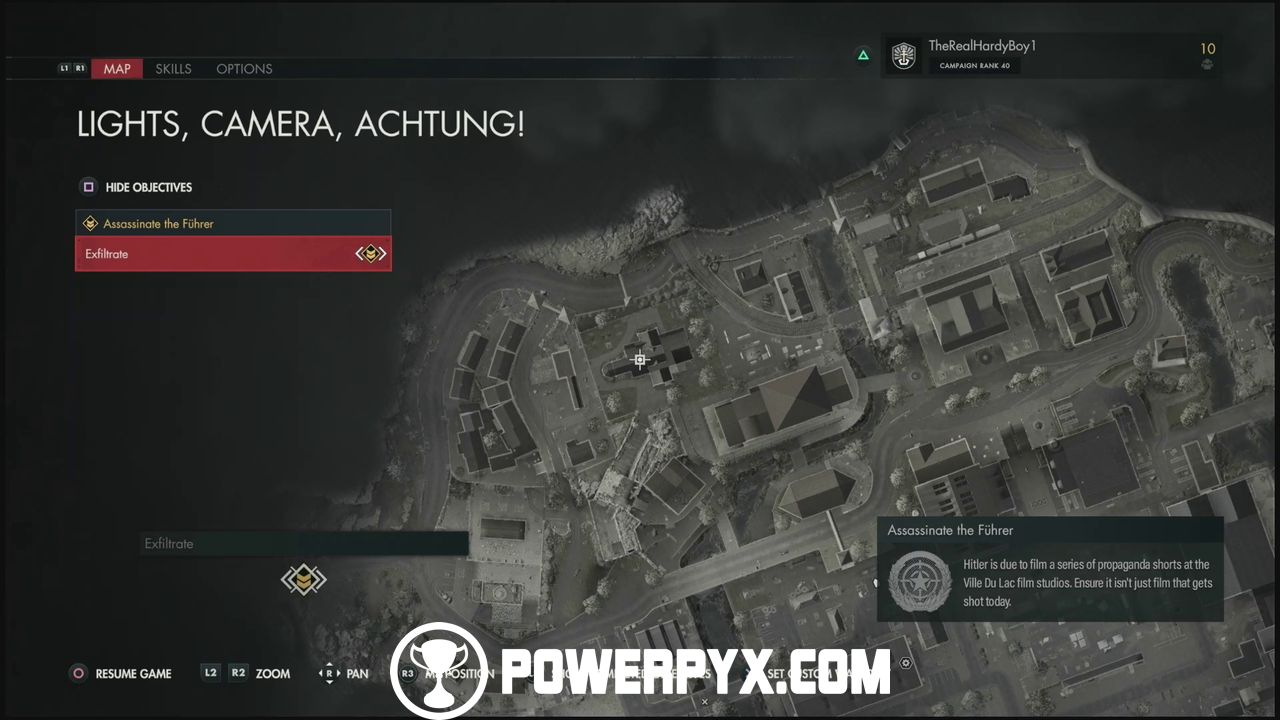
Task: Open the SKILLS tab
Action: click(173, 69)
